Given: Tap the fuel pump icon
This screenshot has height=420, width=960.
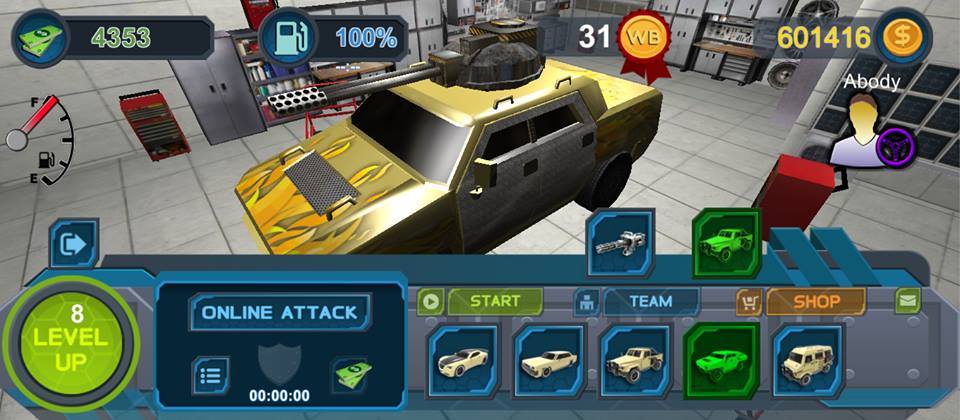Looking at the screenshot, I should click(x=287, y=39).
